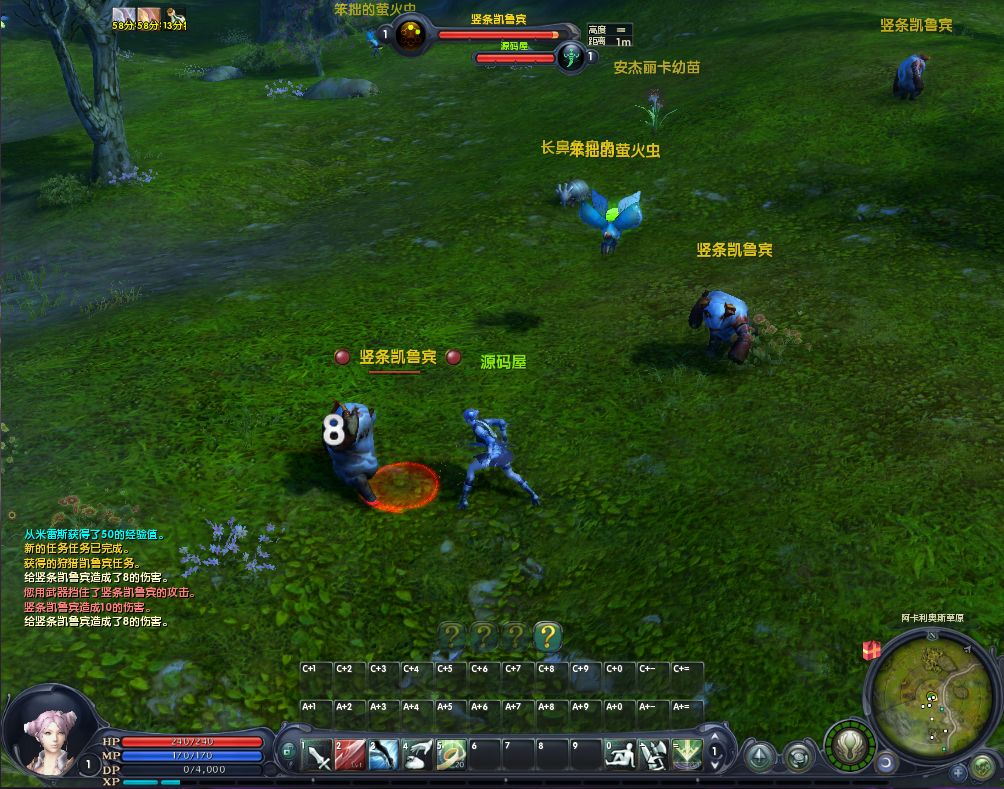
Task: Click the upward arrow round menu button
Action: (759, 755)
